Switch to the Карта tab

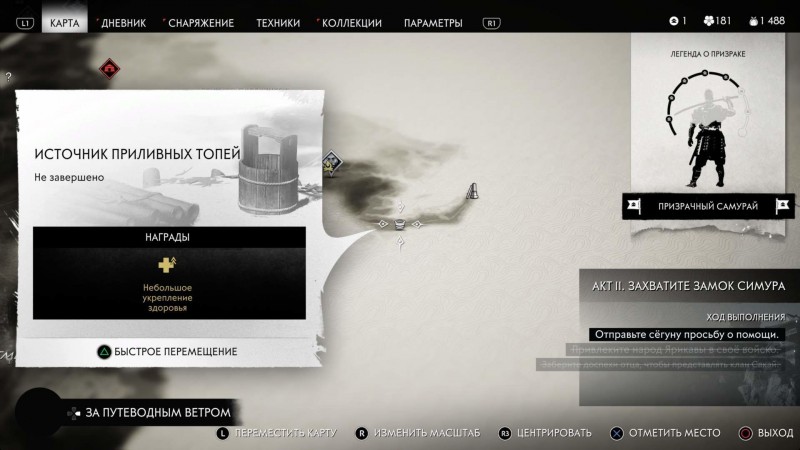[64, 22]
